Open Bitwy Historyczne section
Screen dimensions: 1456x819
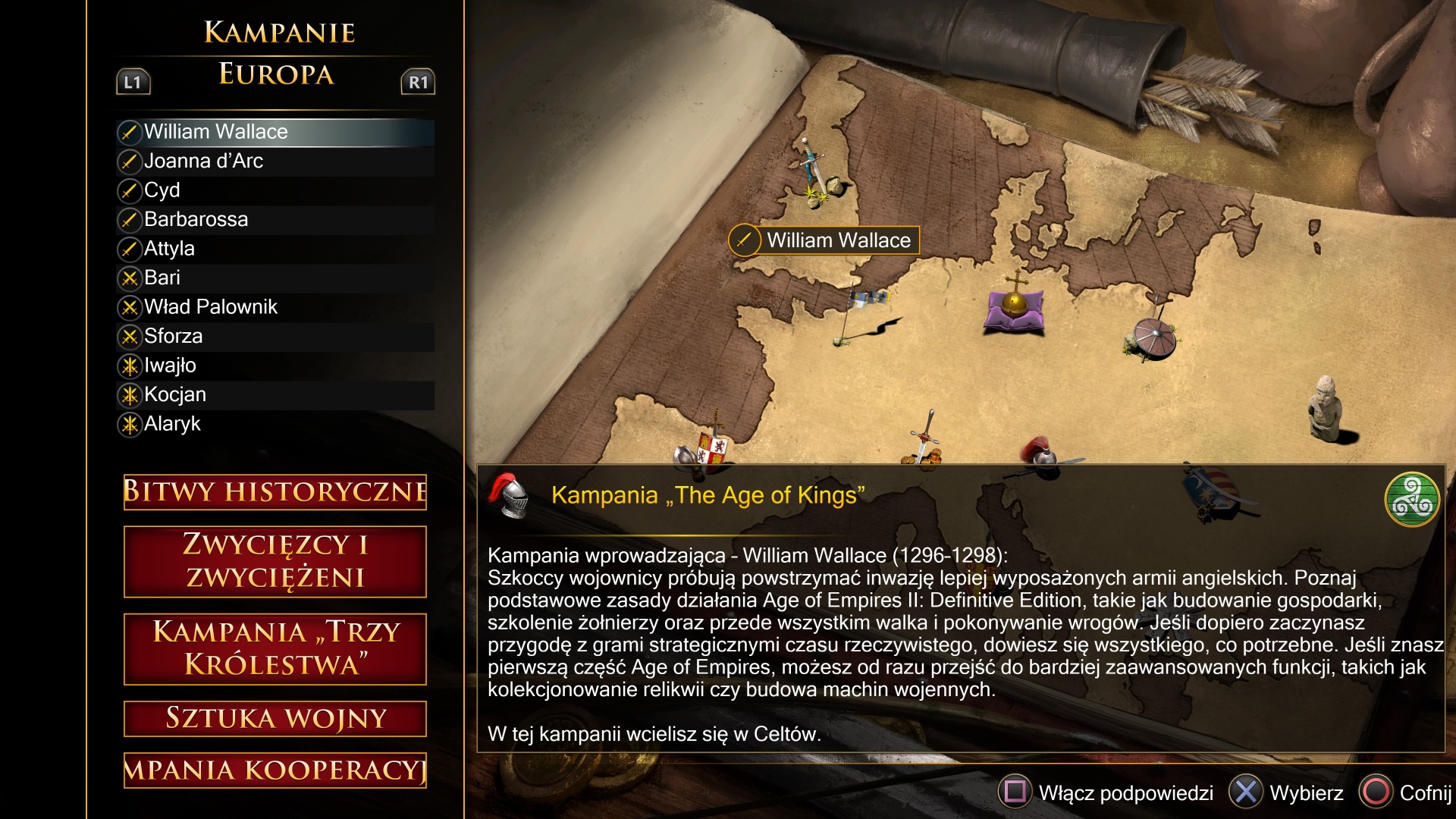[x=275, y=491]
